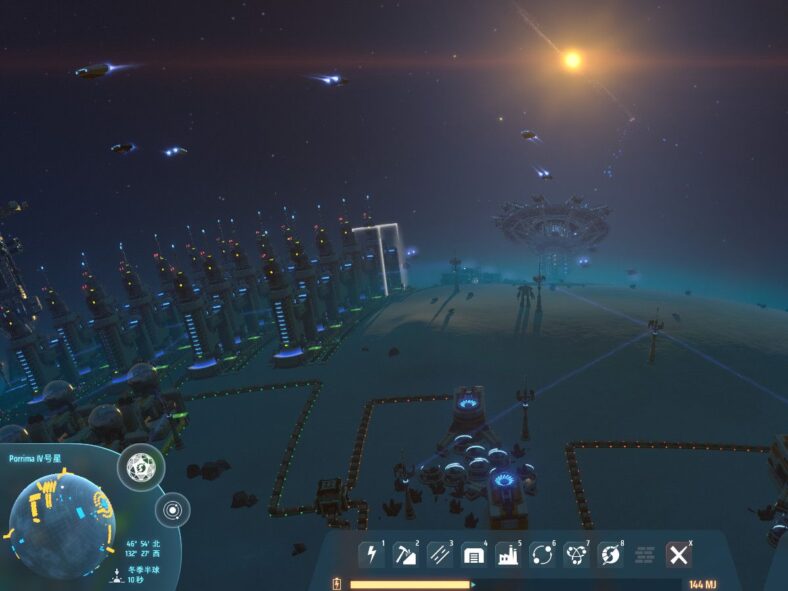The image size is (788, 591).
Task: Open the logistics transport category (orbiting dots)
Action: coord(542,554)
